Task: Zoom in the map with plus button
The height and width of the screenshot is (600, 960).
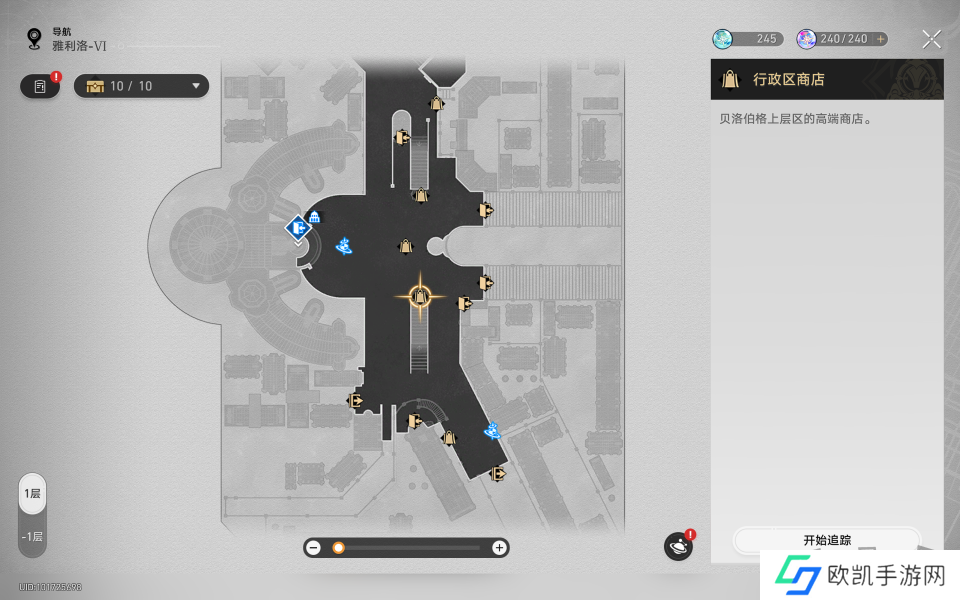Action: (499, 548)
